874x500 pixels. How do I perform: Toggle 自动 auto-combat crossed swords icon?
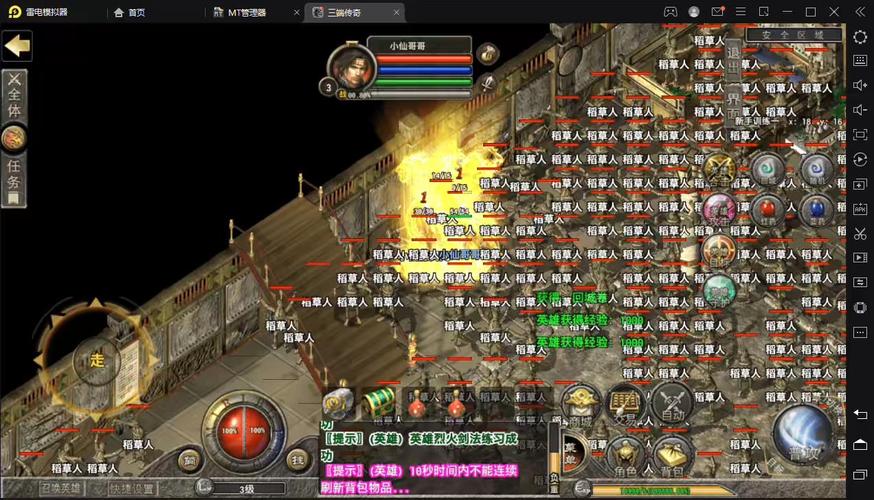coord(672,404)
